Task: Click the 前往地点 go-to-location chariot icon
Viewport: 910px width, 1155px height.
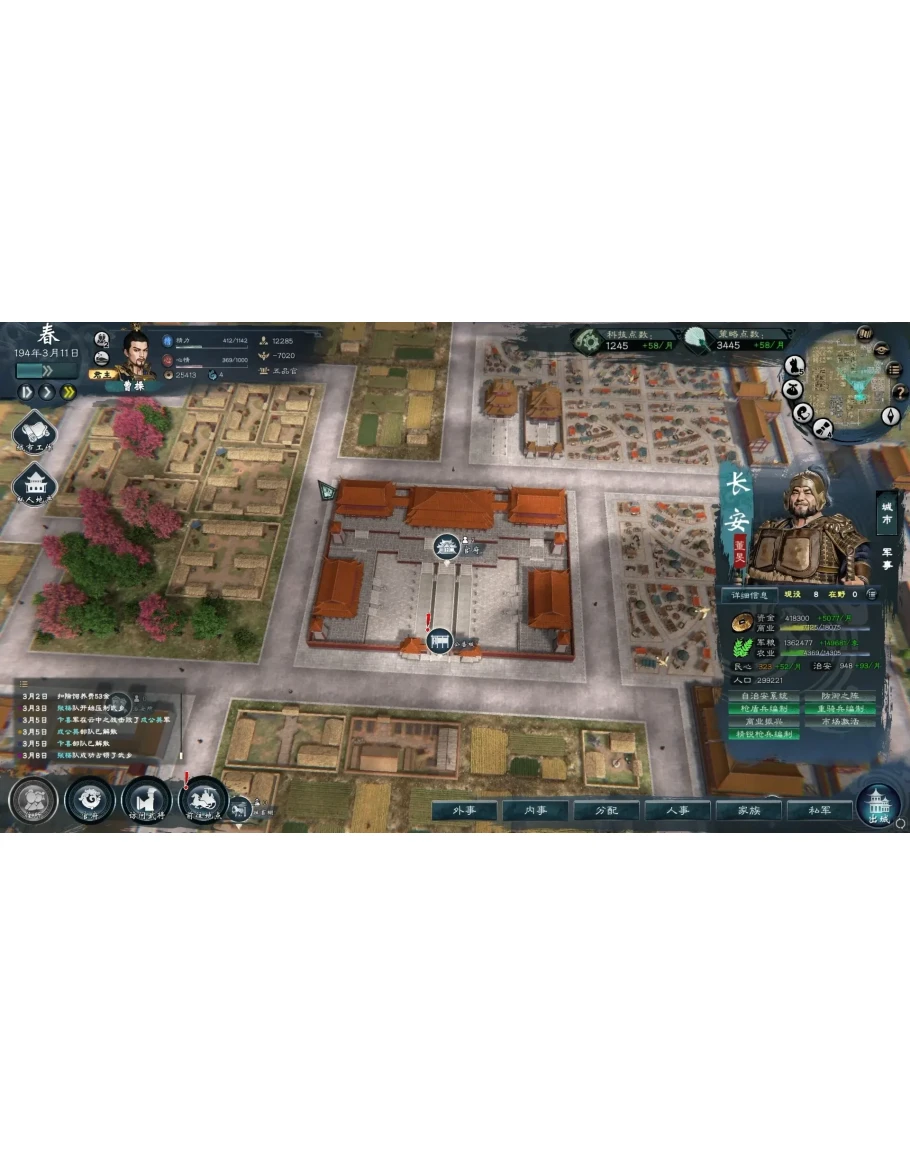Action: click(x=204, y=799)
